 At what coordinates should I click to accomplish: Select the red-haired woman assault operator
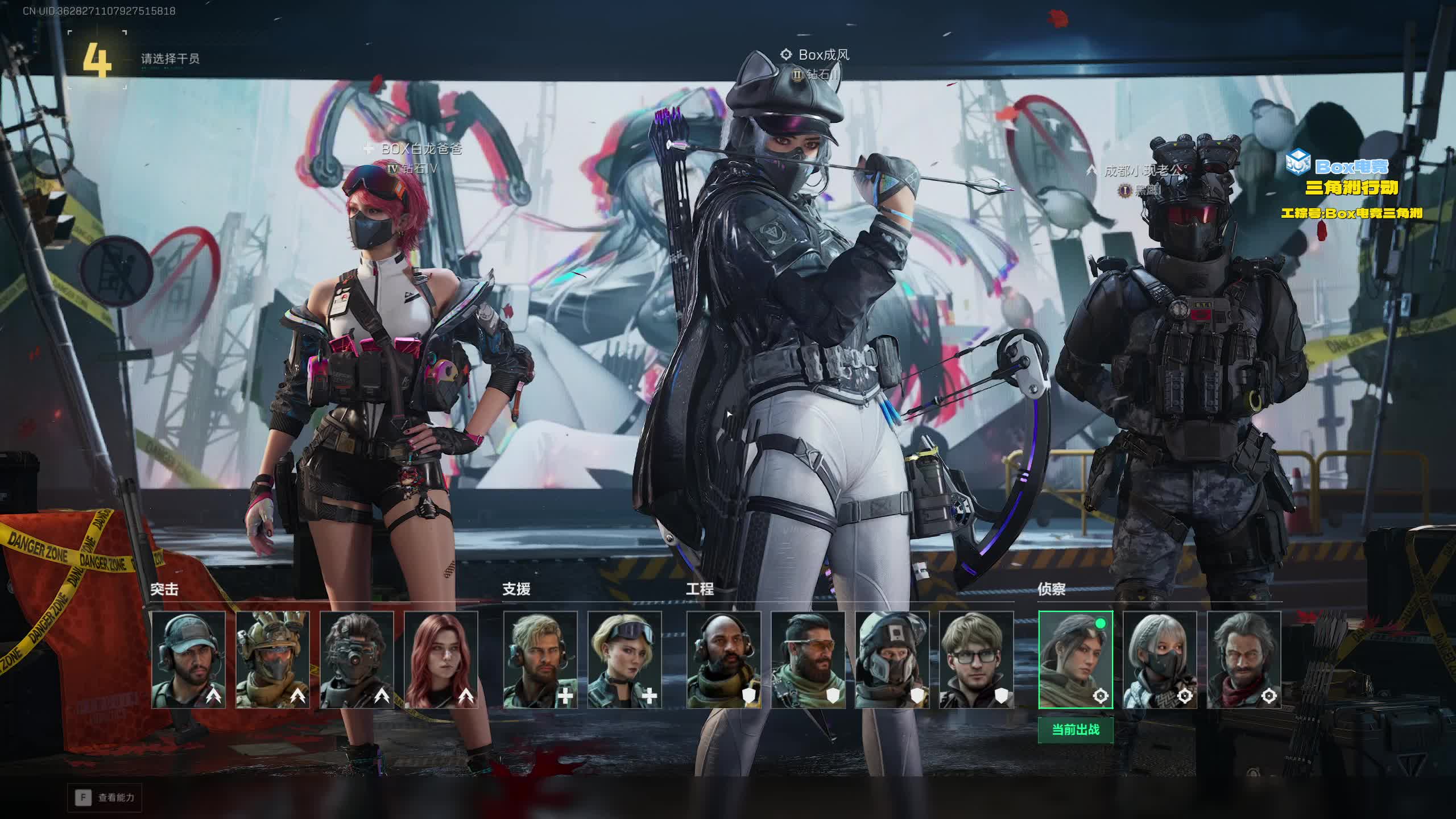(x=441, y=660)
